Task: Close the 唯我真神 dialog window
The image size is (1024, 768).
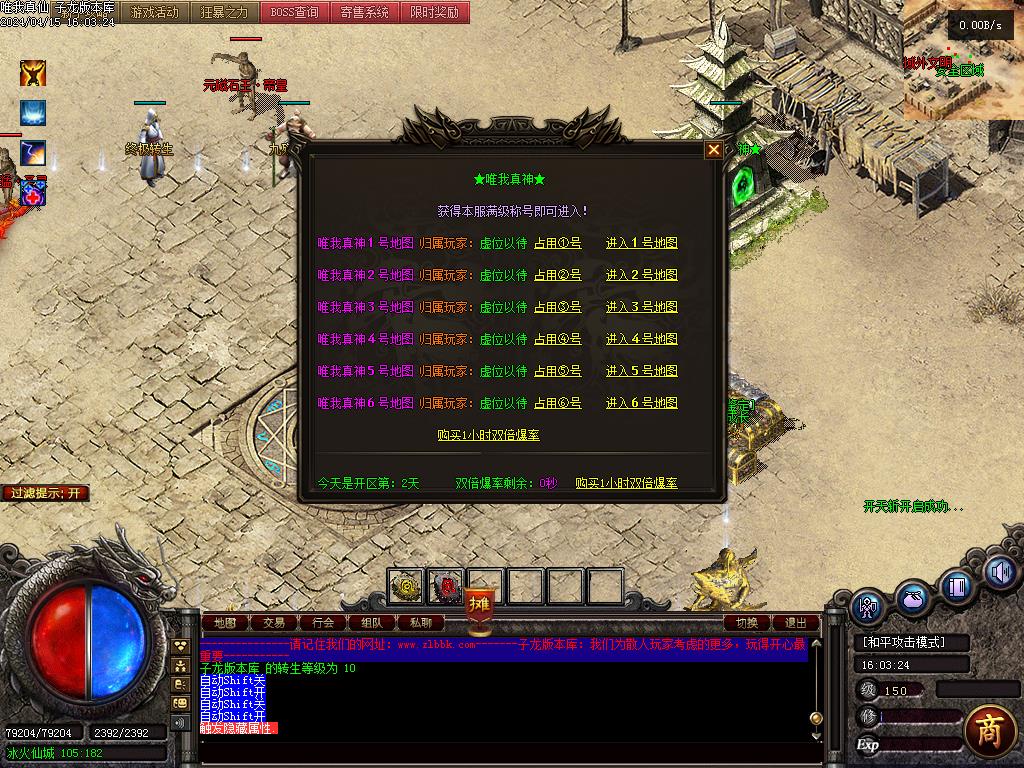Action: 714,150
